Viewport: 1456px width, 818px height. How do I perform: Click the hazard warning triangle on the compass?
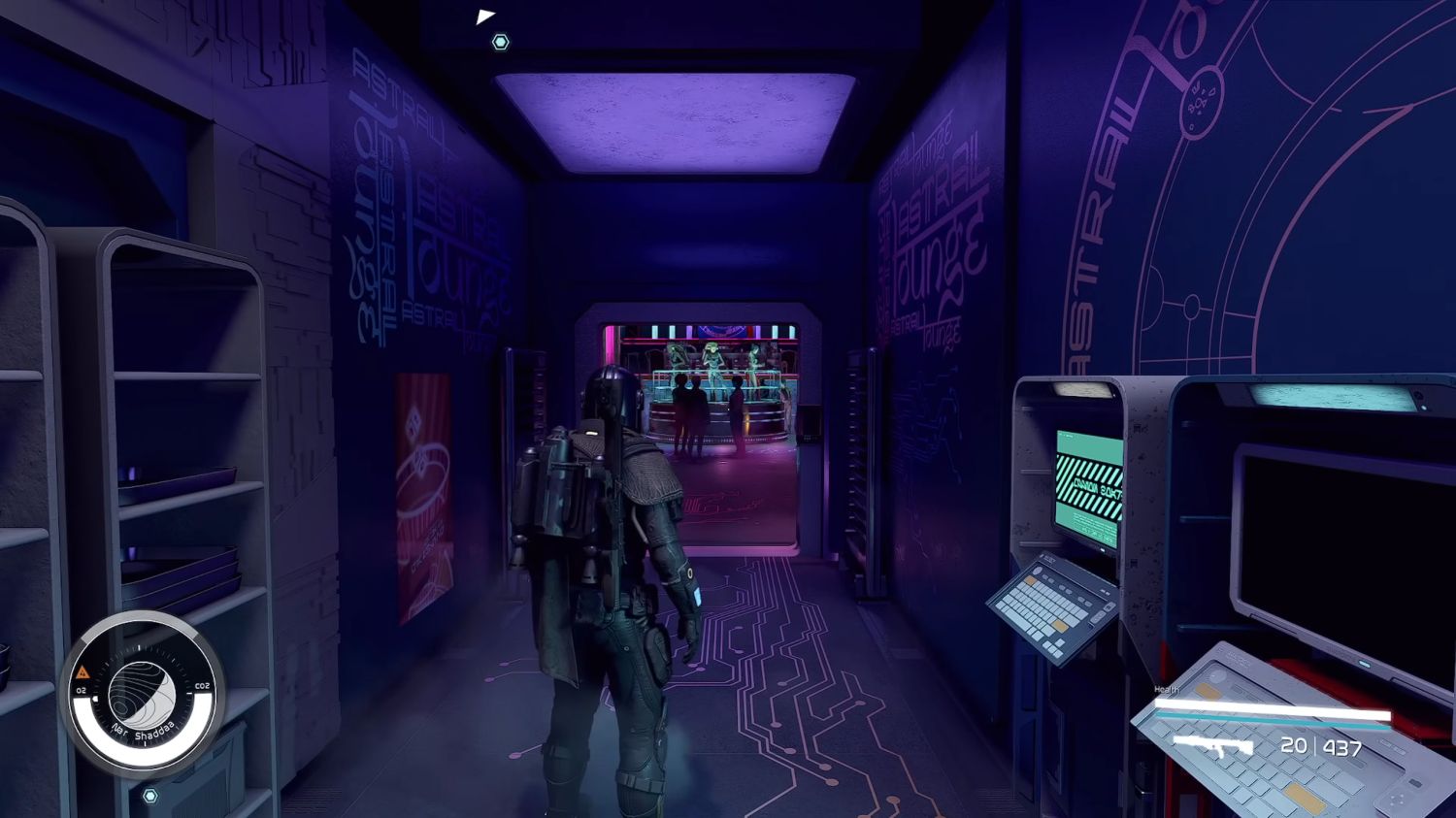(83, 671)
